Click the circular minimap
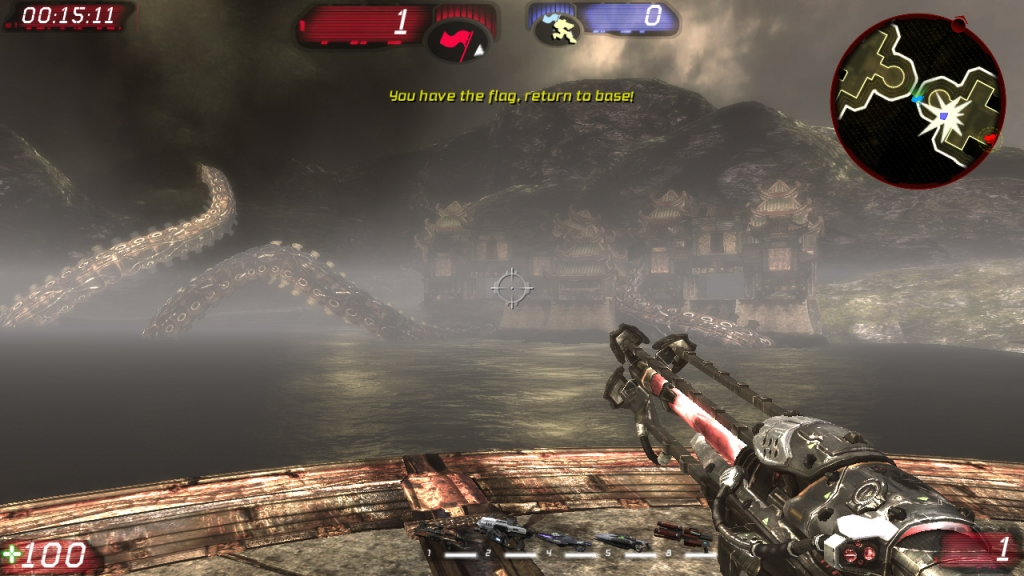This screenshot has width=1024, height=576. coord(917,101)
